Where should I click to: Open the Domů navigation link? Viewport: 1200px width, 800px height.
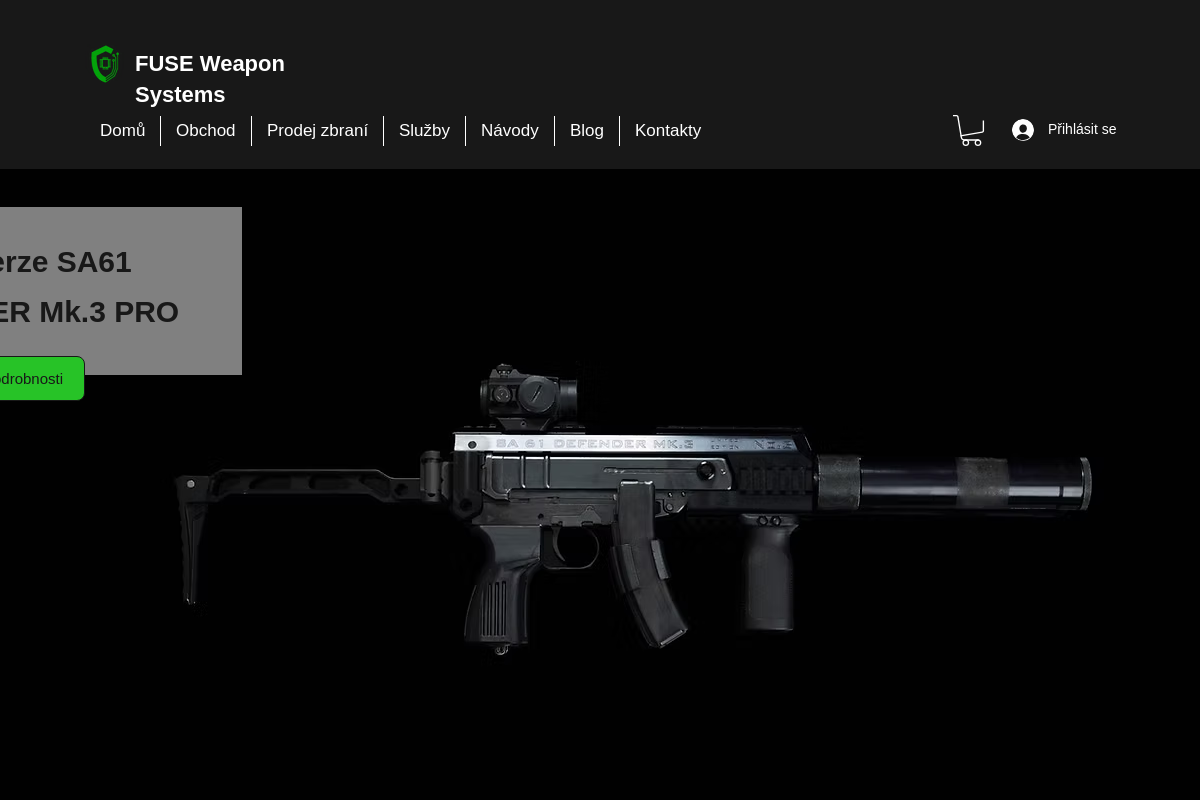click(x=122, y=131)
